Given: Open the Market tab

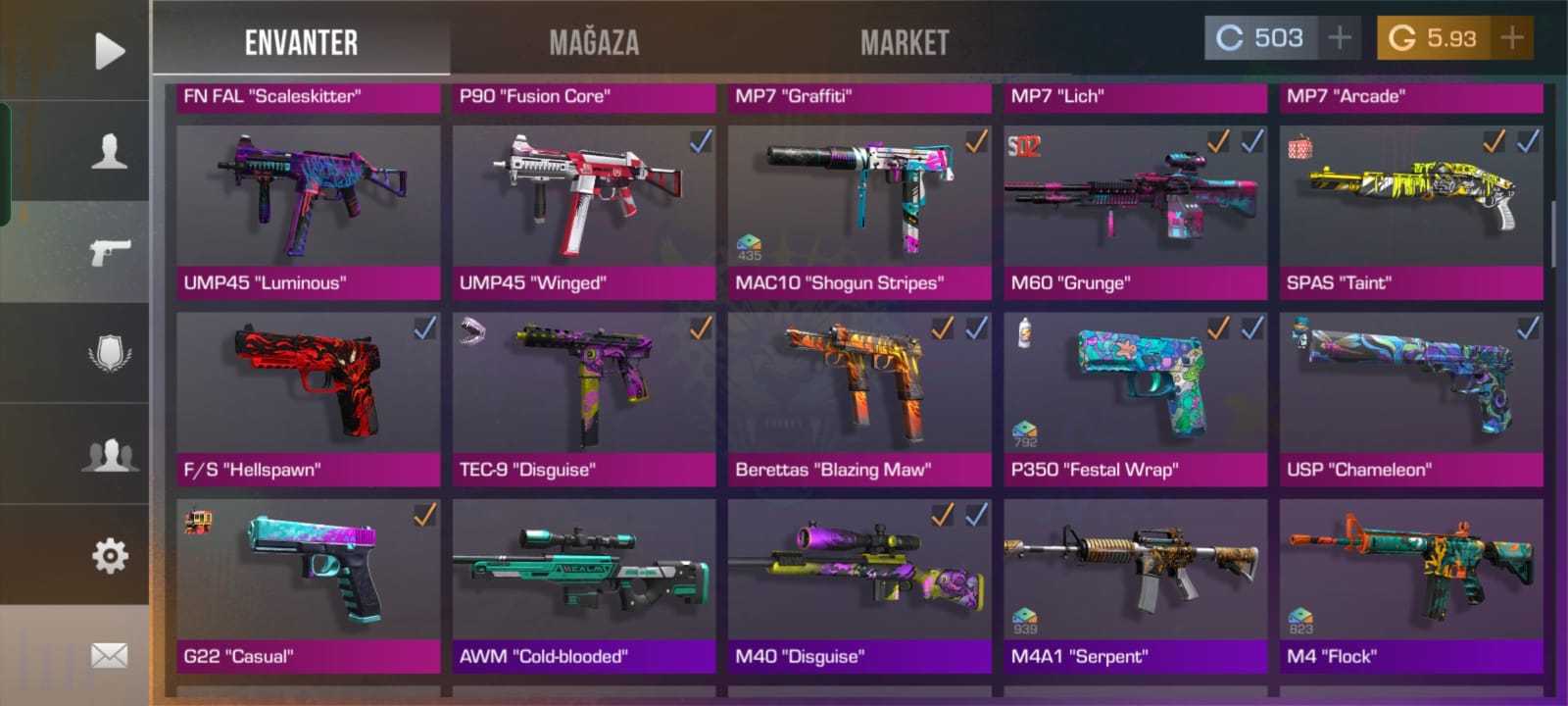Looking at the screenshot, I should click(x=905, y=42).
